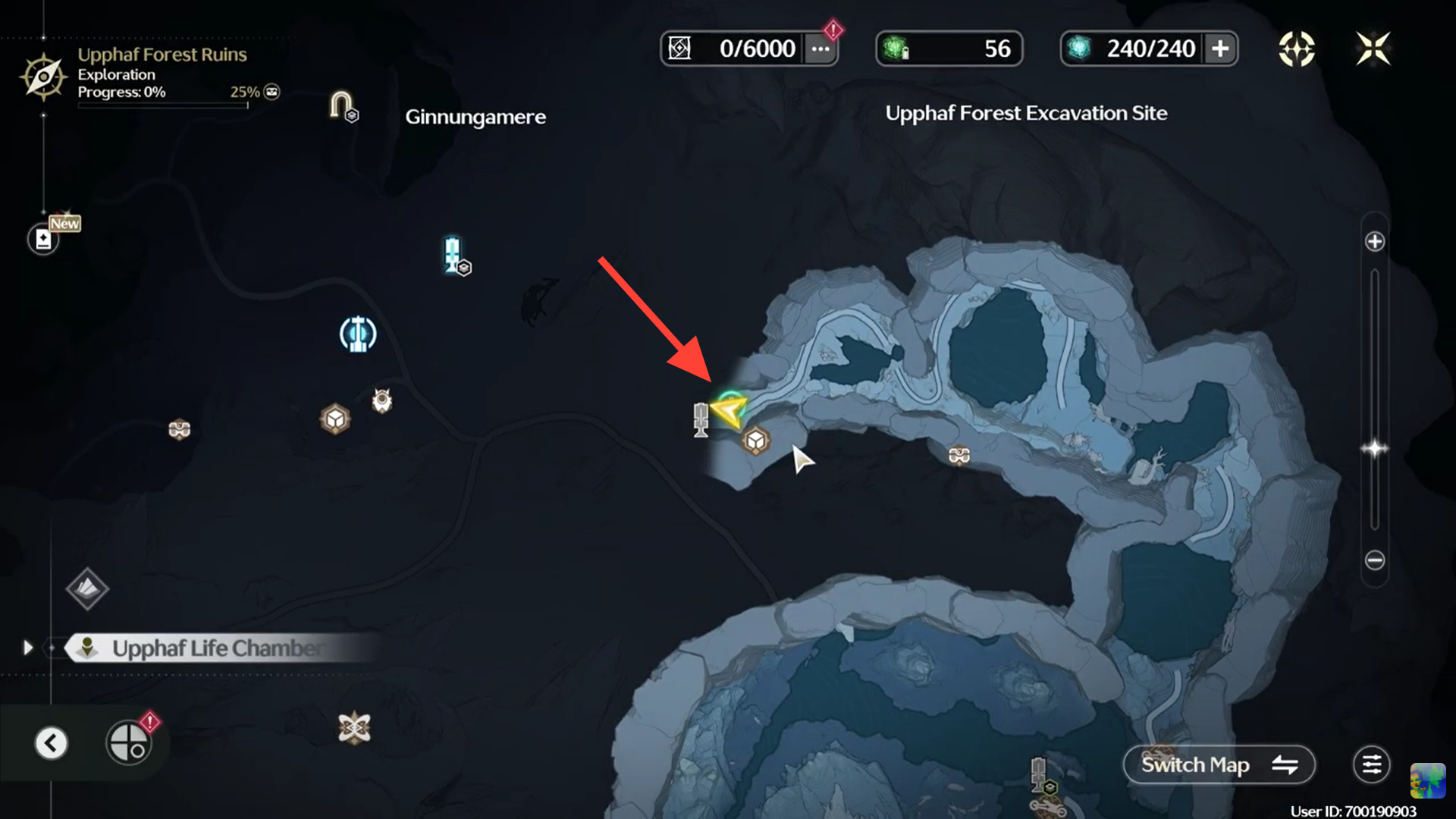This screenshot has height=819, width=1456.
Task: Open the three-dot options beside 0/6000
Action: tap(821, 50)
